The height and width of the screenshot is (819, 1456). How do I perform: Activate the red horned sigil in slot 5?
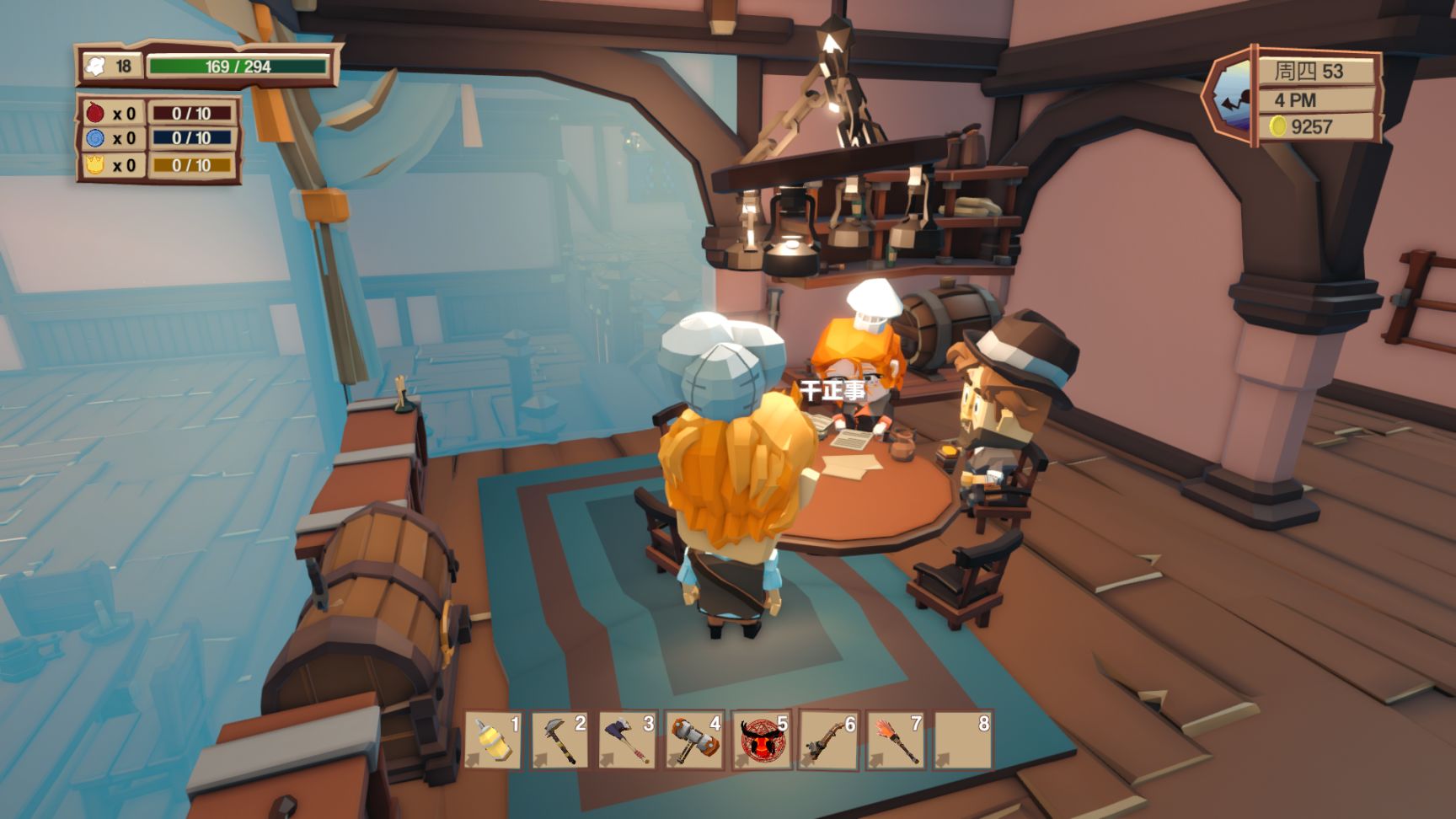tap(762, 740)
